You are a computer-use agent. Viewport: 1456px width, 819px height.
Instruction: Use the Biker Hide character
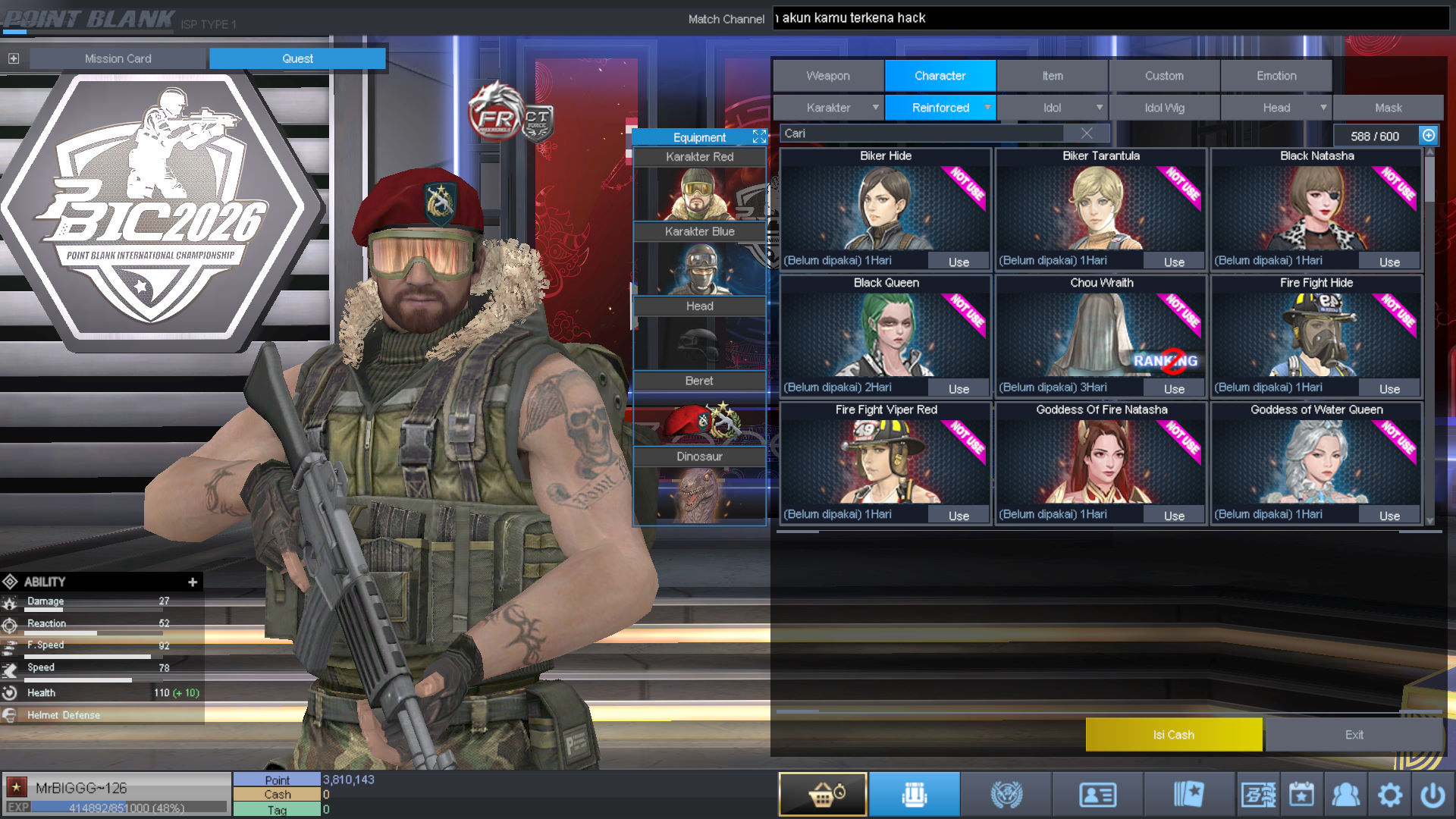[x=959, y=262]
